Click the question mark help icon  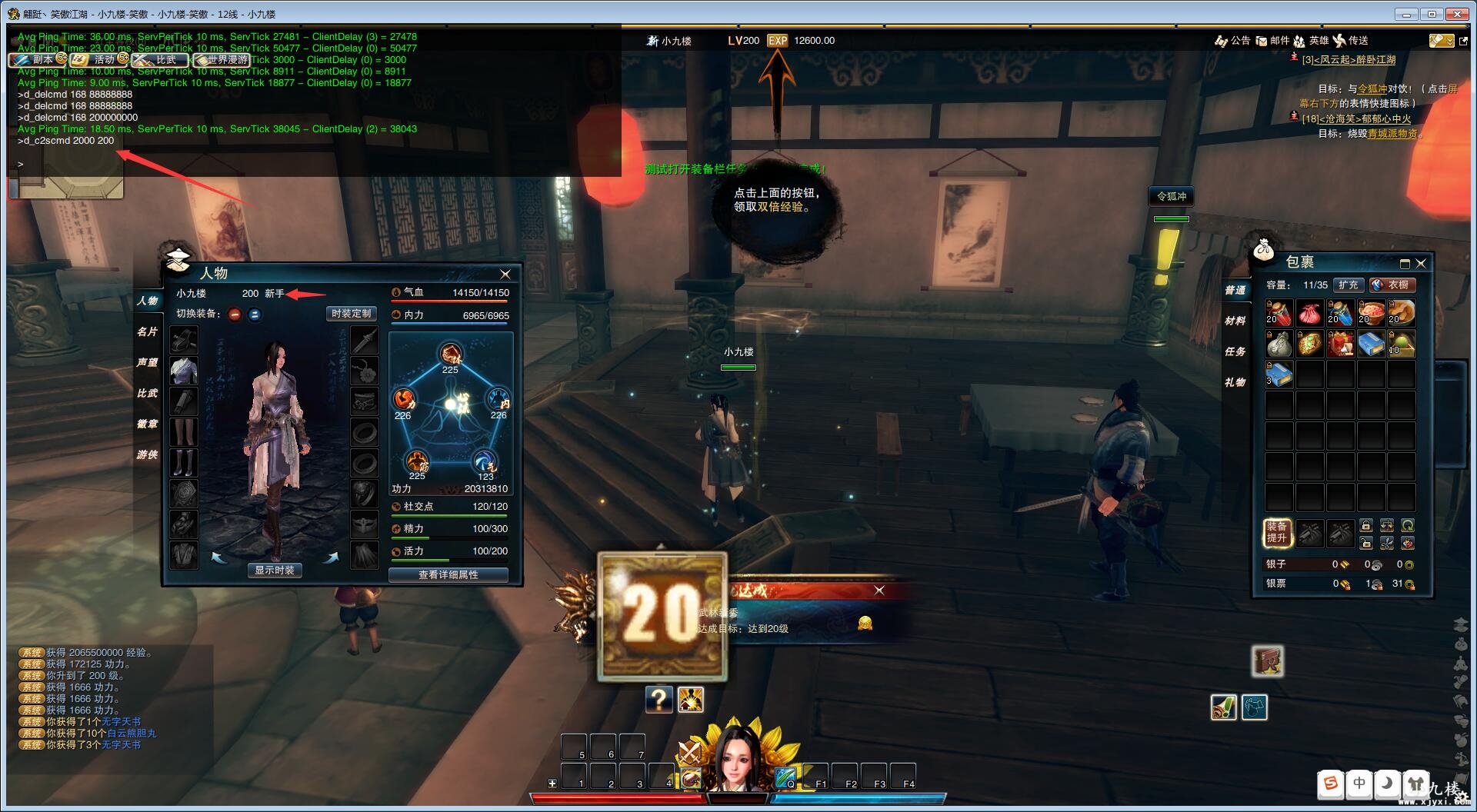[658, 700]
